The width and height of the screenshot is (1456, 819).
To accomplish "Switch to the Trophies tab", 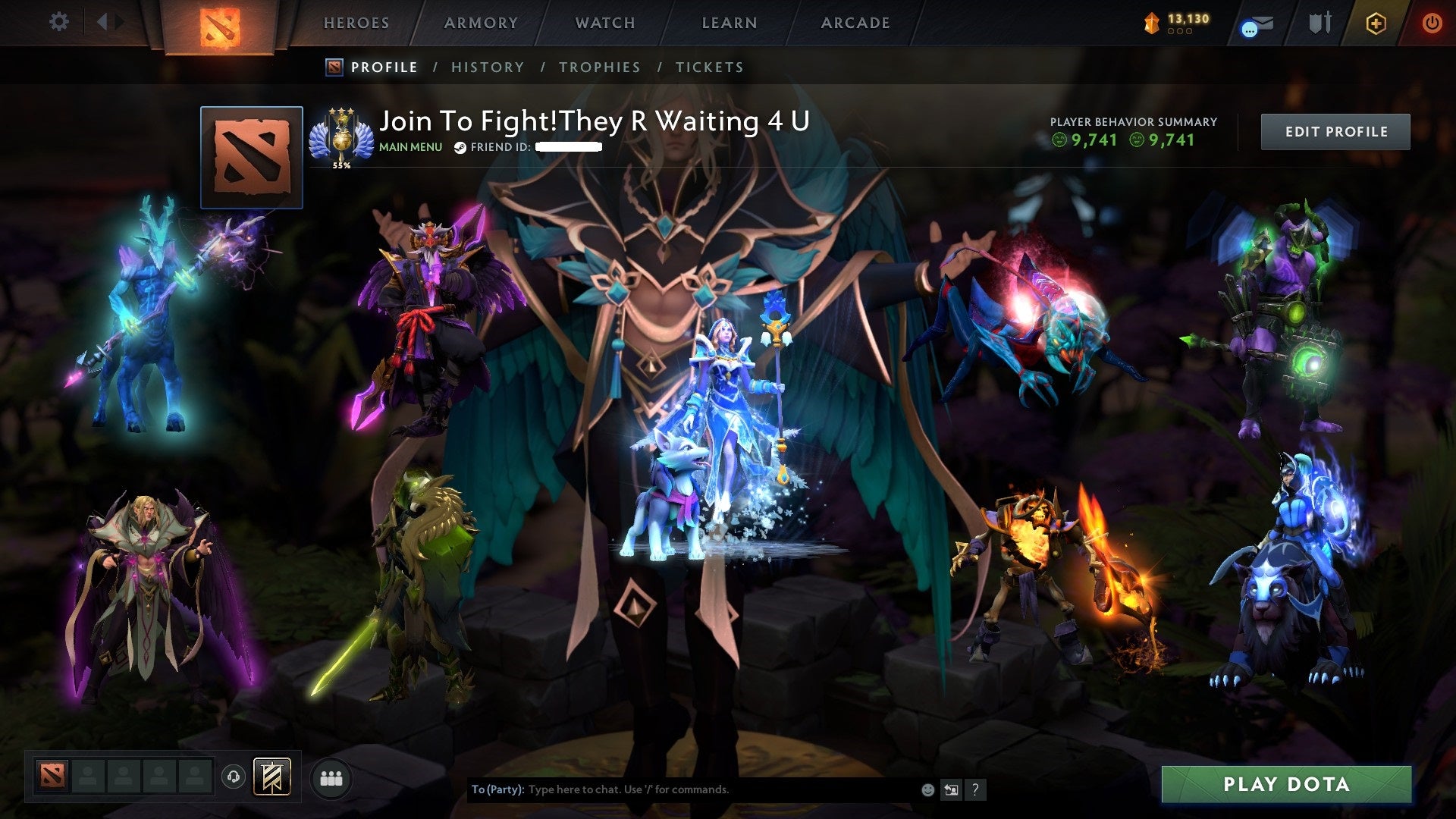I will (600, 67).
